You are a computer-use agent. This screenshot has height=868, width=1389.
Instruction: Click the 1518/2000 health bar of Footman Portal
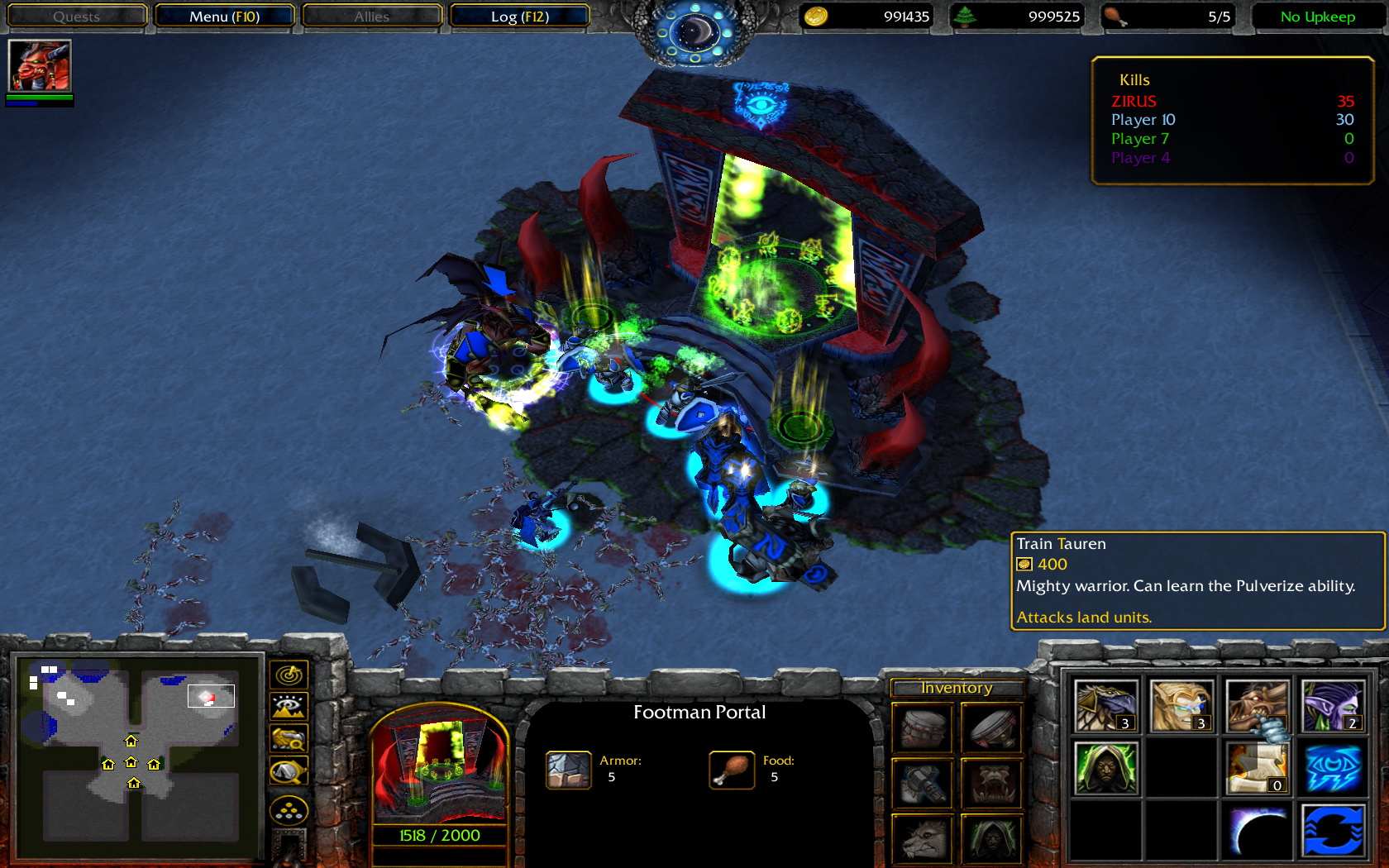[439, 835]
